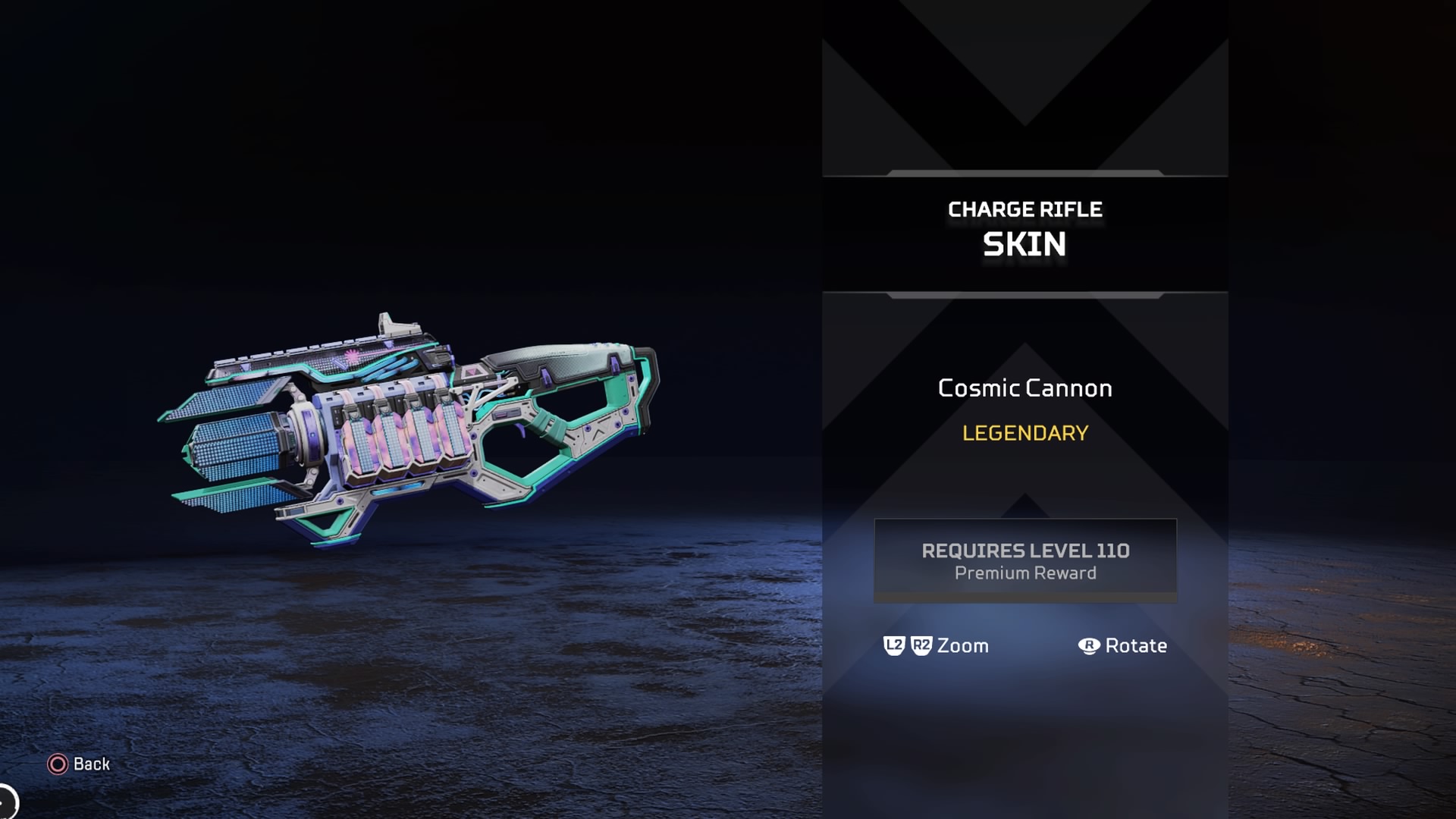
Task: Select the Charge Rifle 3D weapon preview
Action: [409, 425]
